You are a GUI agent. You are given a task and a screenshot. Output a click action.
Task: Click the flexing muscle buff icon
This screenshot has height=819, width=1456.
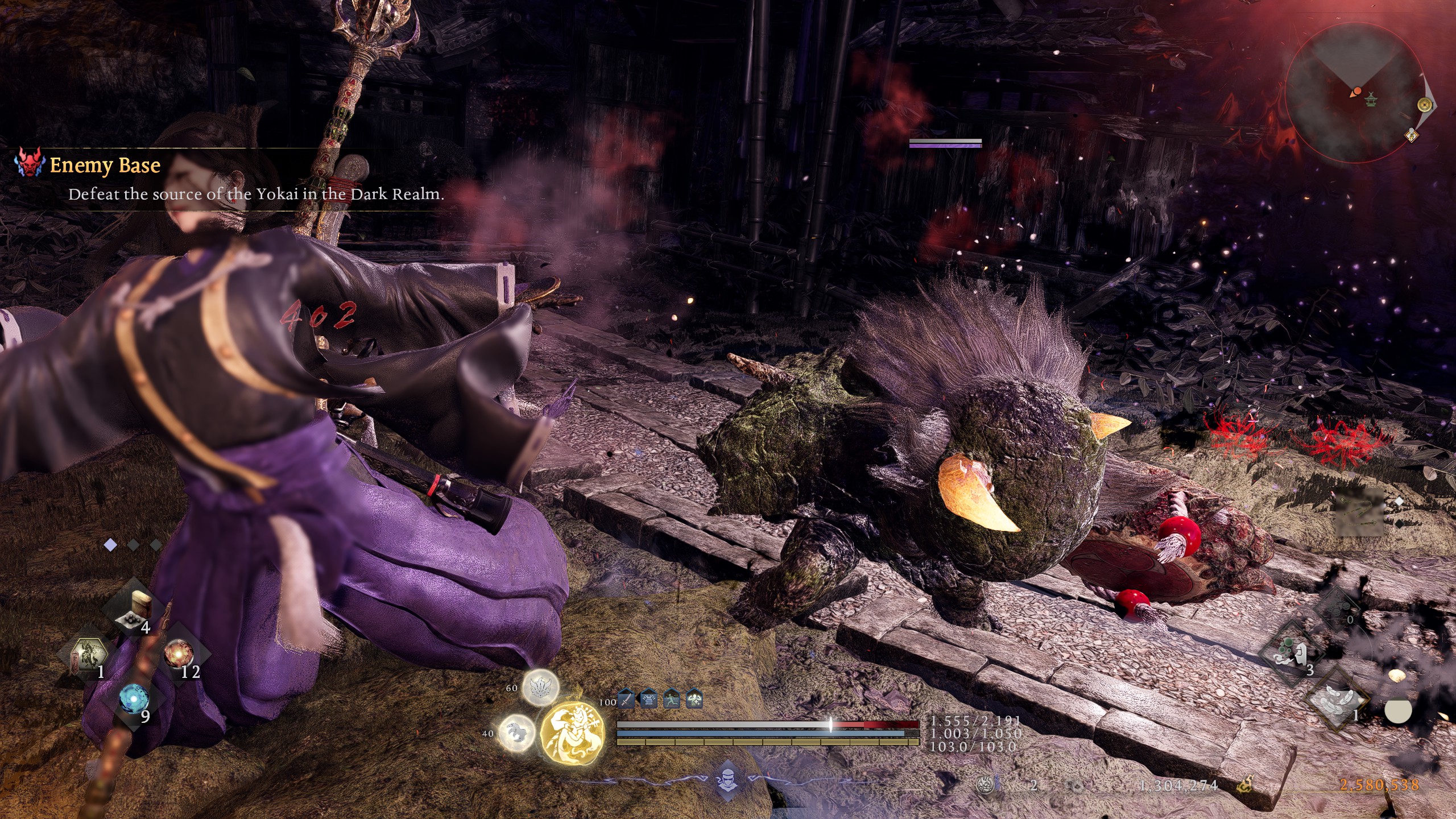[694, 698]
